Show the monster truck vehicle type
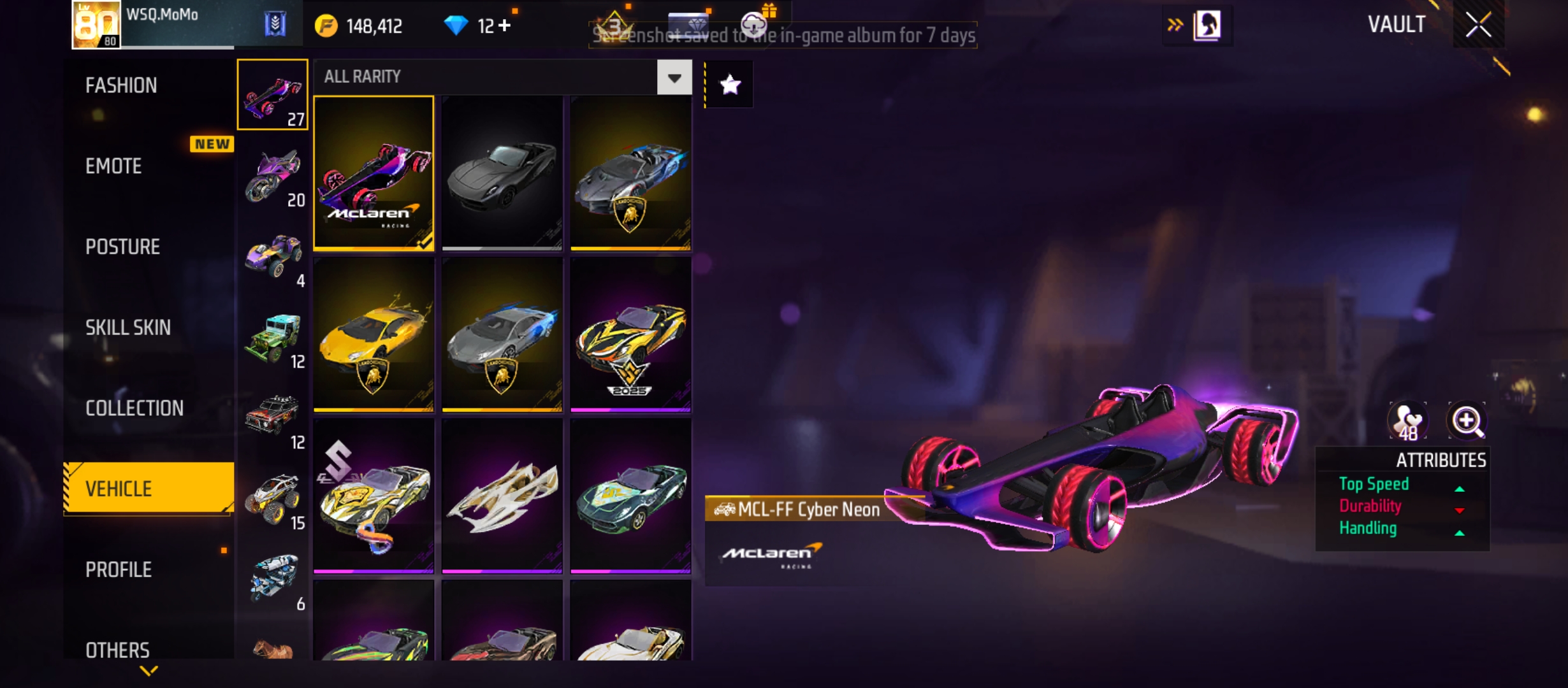Image resolution: width=1568 pixels, height=688 pixels. click(x=273, y=499)
